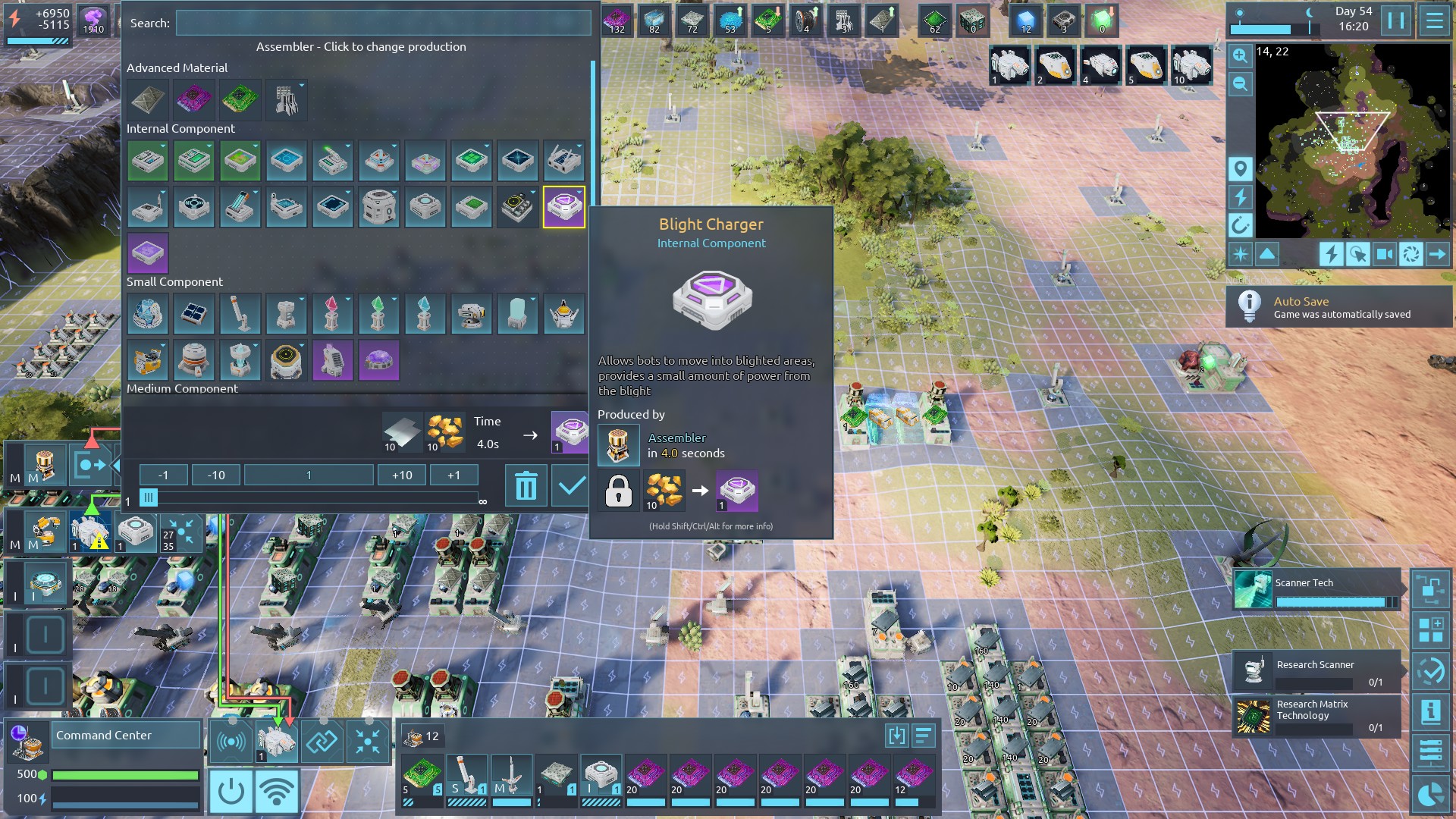Click the production search field

click(x=383, y=23)
